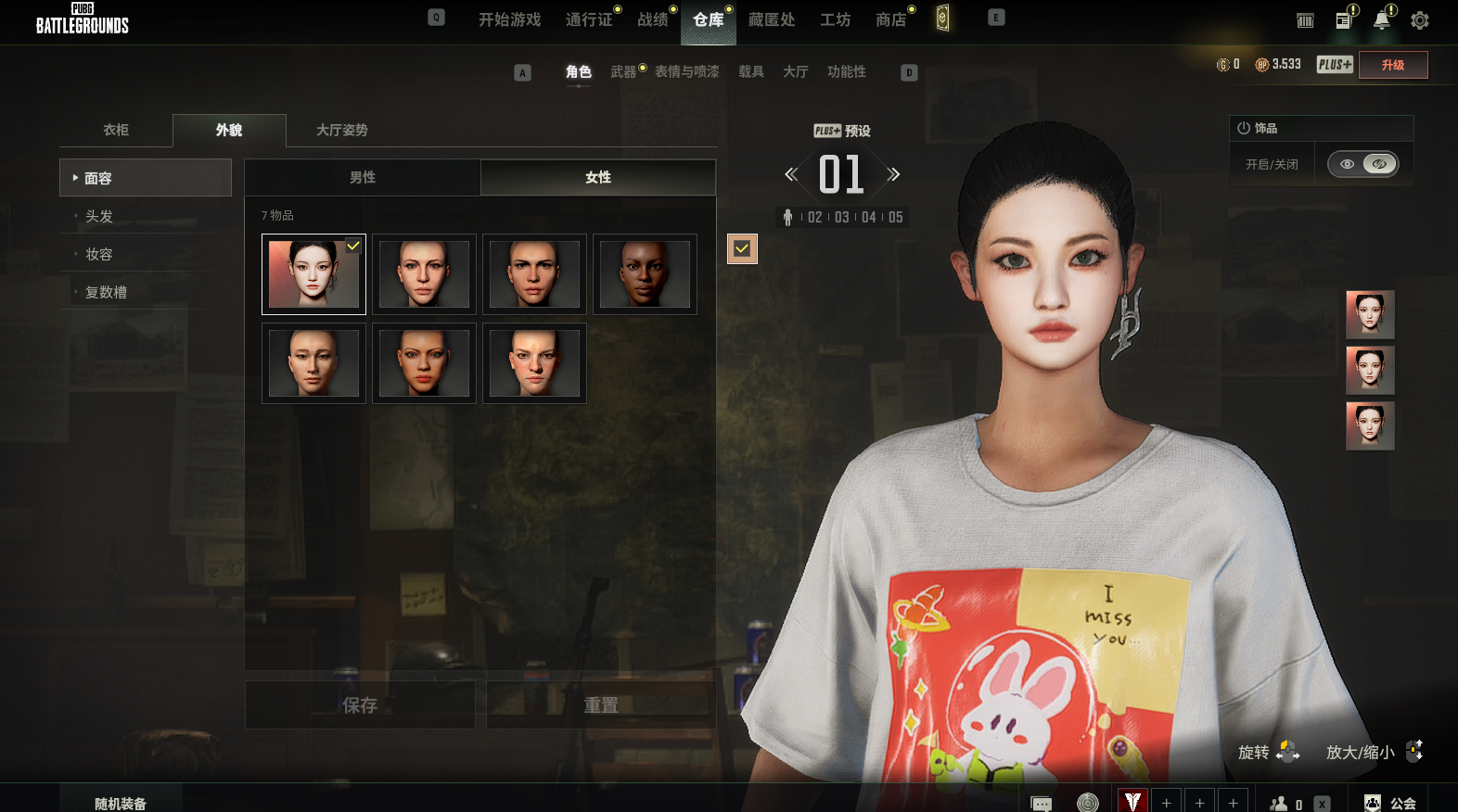Screen dimensions: 1458x812
Task: Switch to the 武器 weapons section
Action: tap(623, 71)
